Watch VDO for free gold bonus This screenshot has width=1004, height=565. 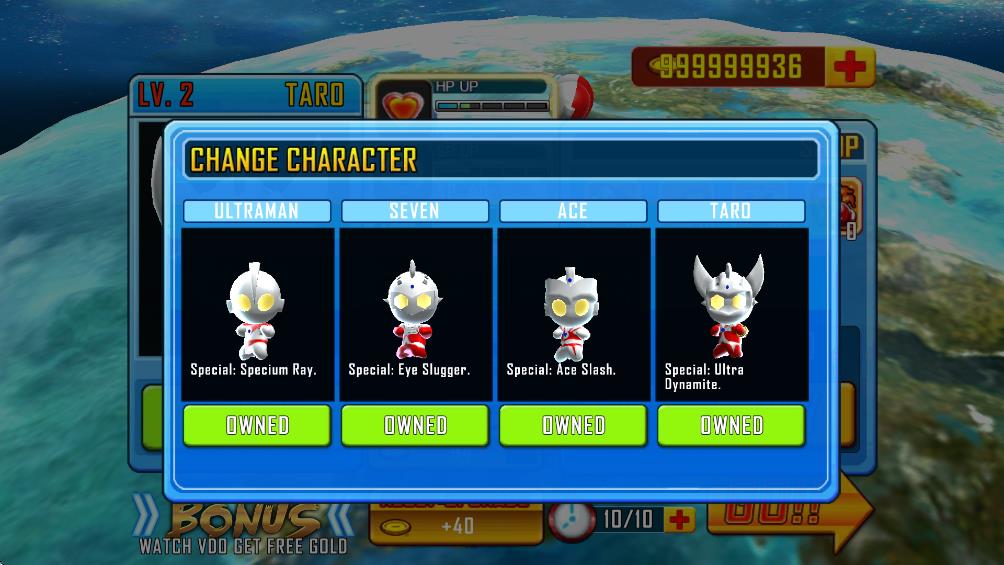(x=243, y=529)
